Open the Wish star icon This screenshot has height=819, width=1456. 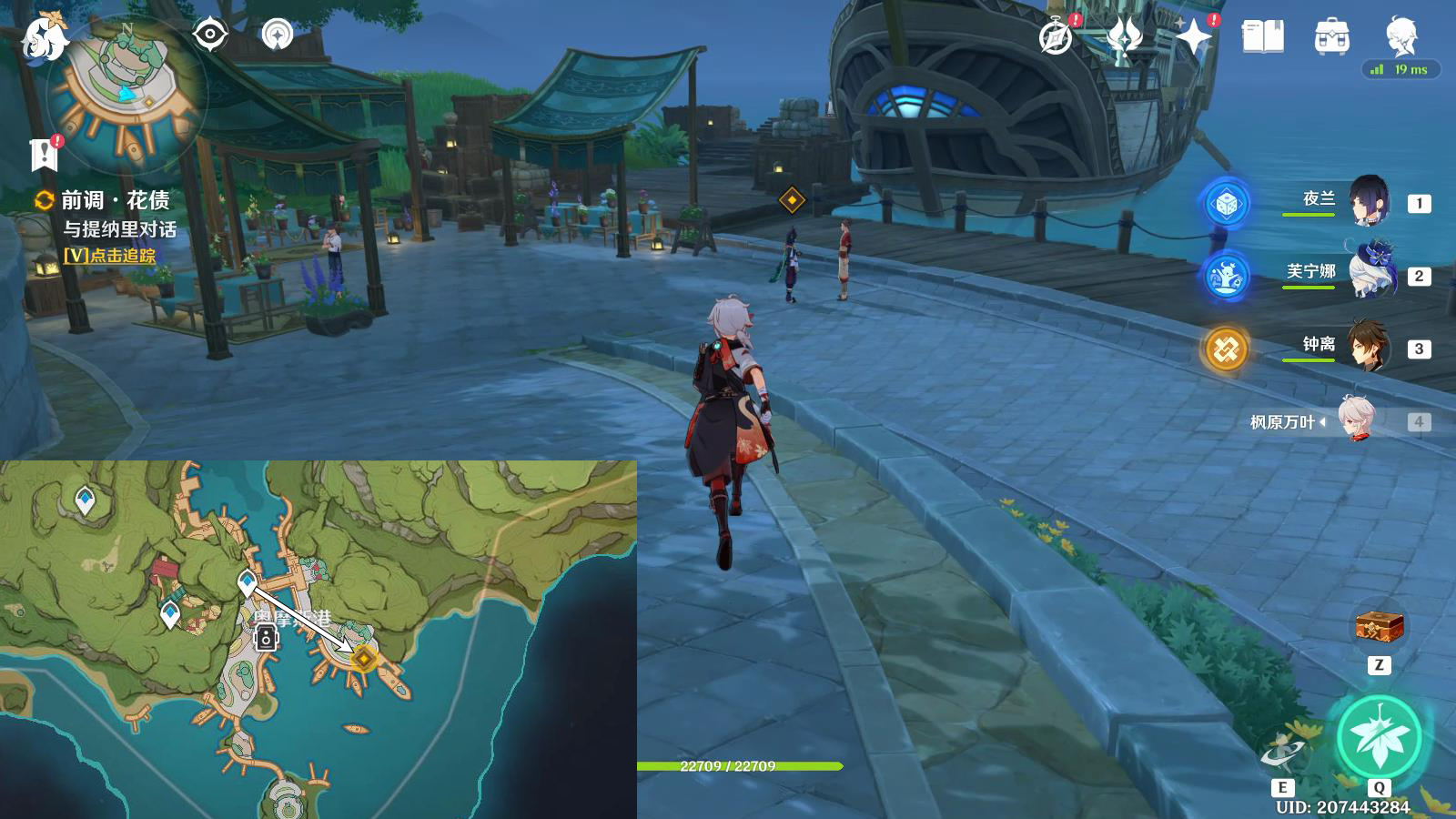pos(1194,36)
